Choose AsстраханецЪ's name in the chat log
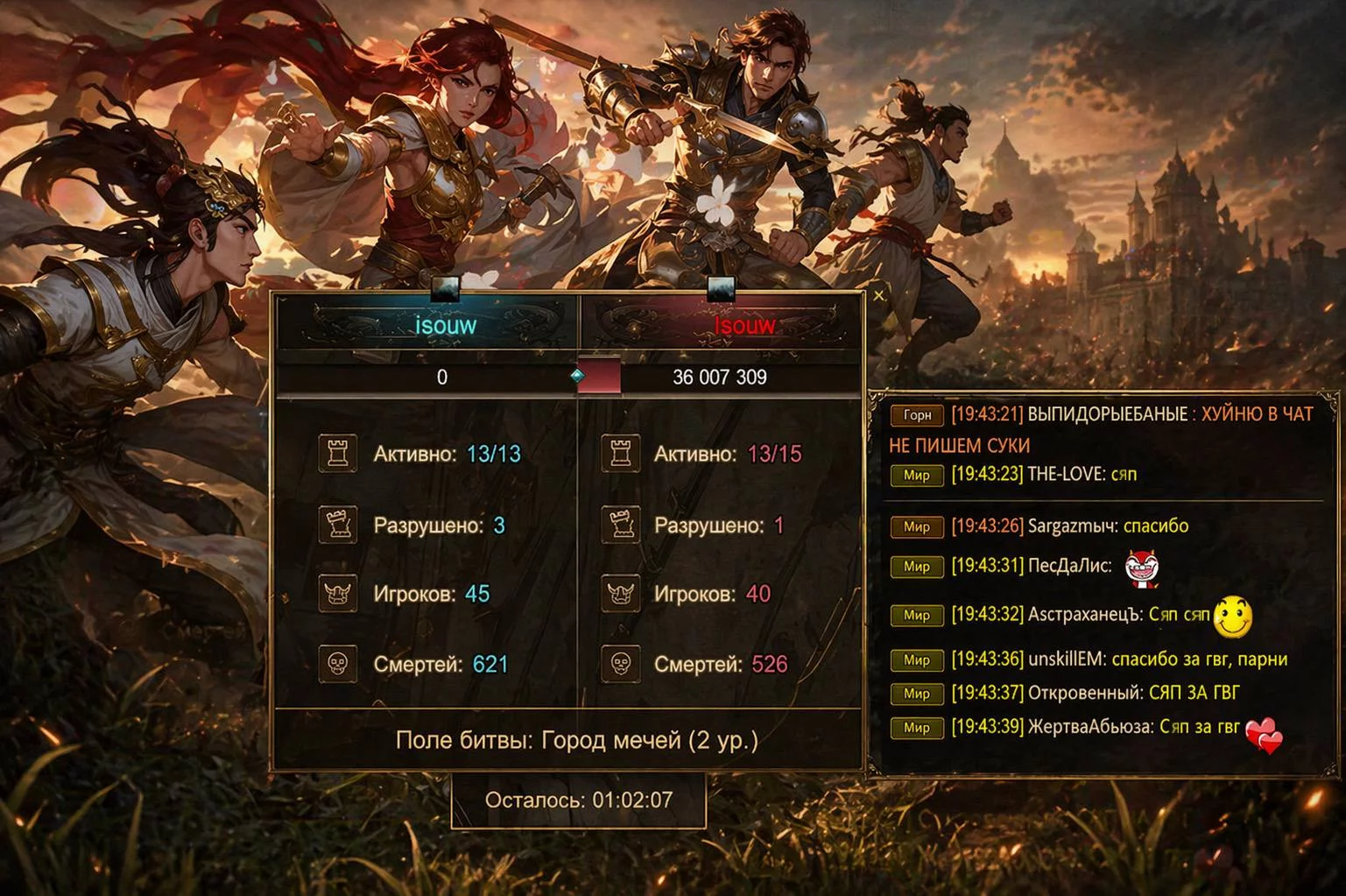1346x896 pixels. click(1084, 614)
